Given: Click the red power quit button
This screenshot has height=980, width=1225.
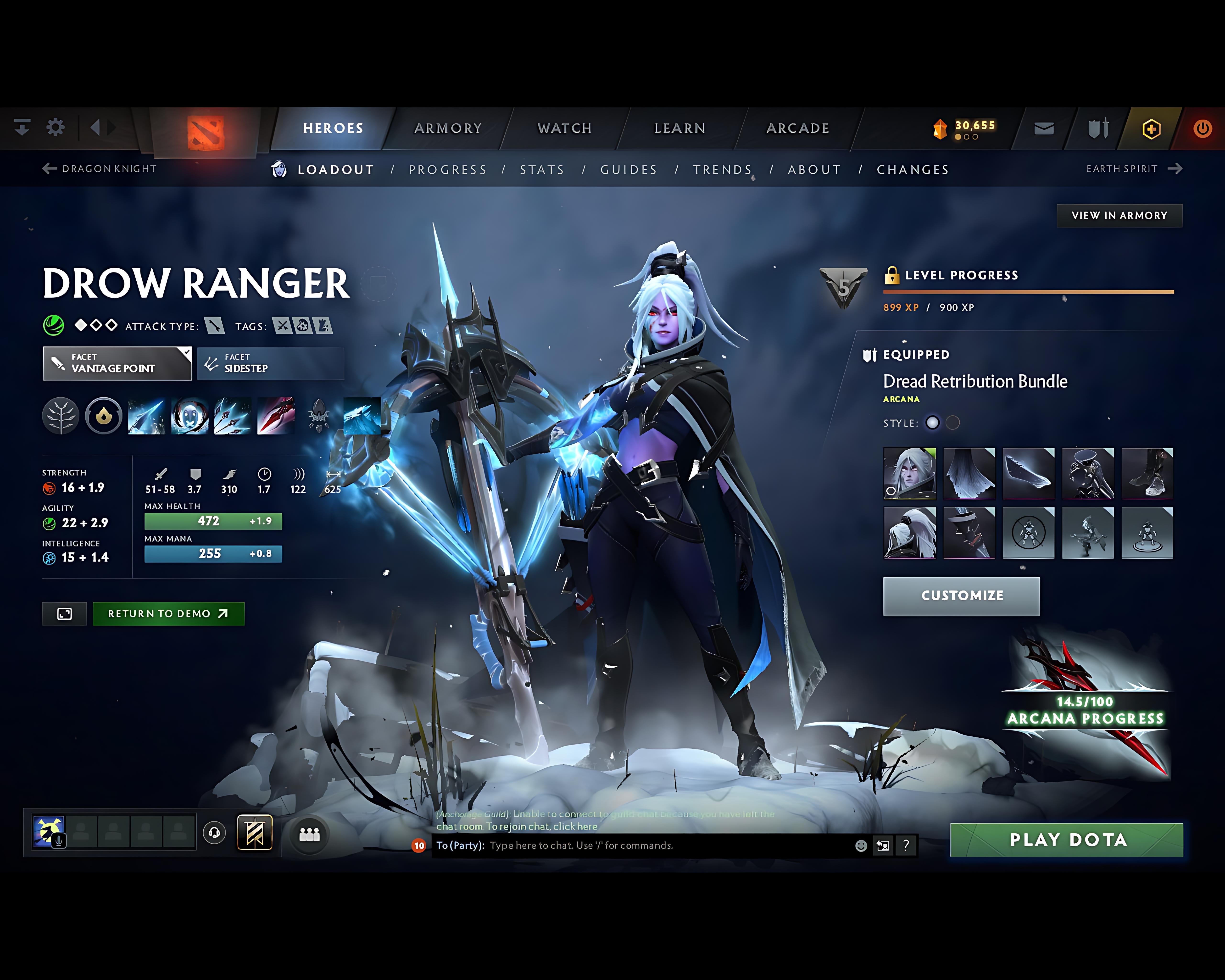Looking at the screenshot, I should pos(1202,129).
